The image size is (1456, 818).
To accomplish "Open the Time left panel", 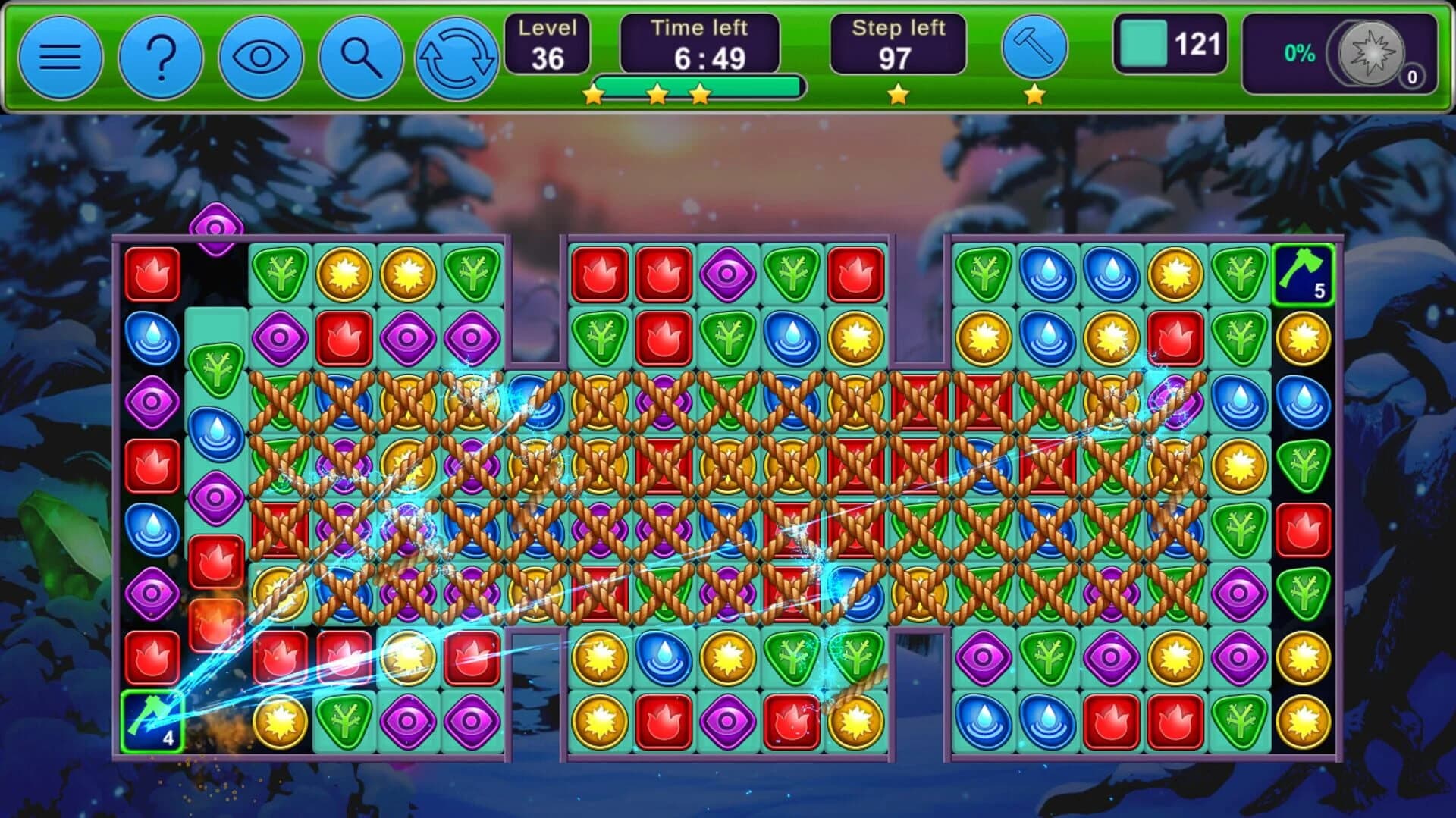I will click(698, 44).
